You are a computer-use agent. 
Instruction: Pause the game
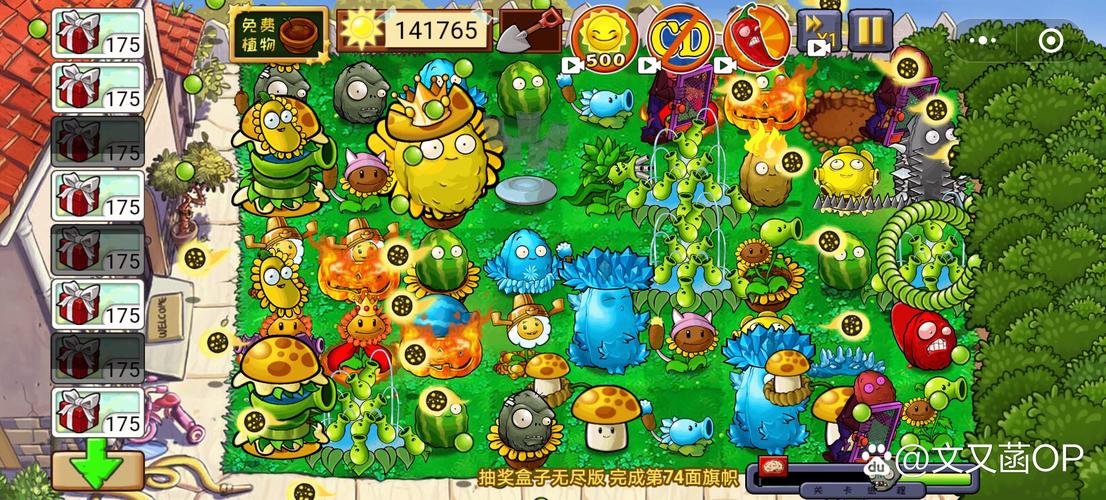tap(870, 31)
